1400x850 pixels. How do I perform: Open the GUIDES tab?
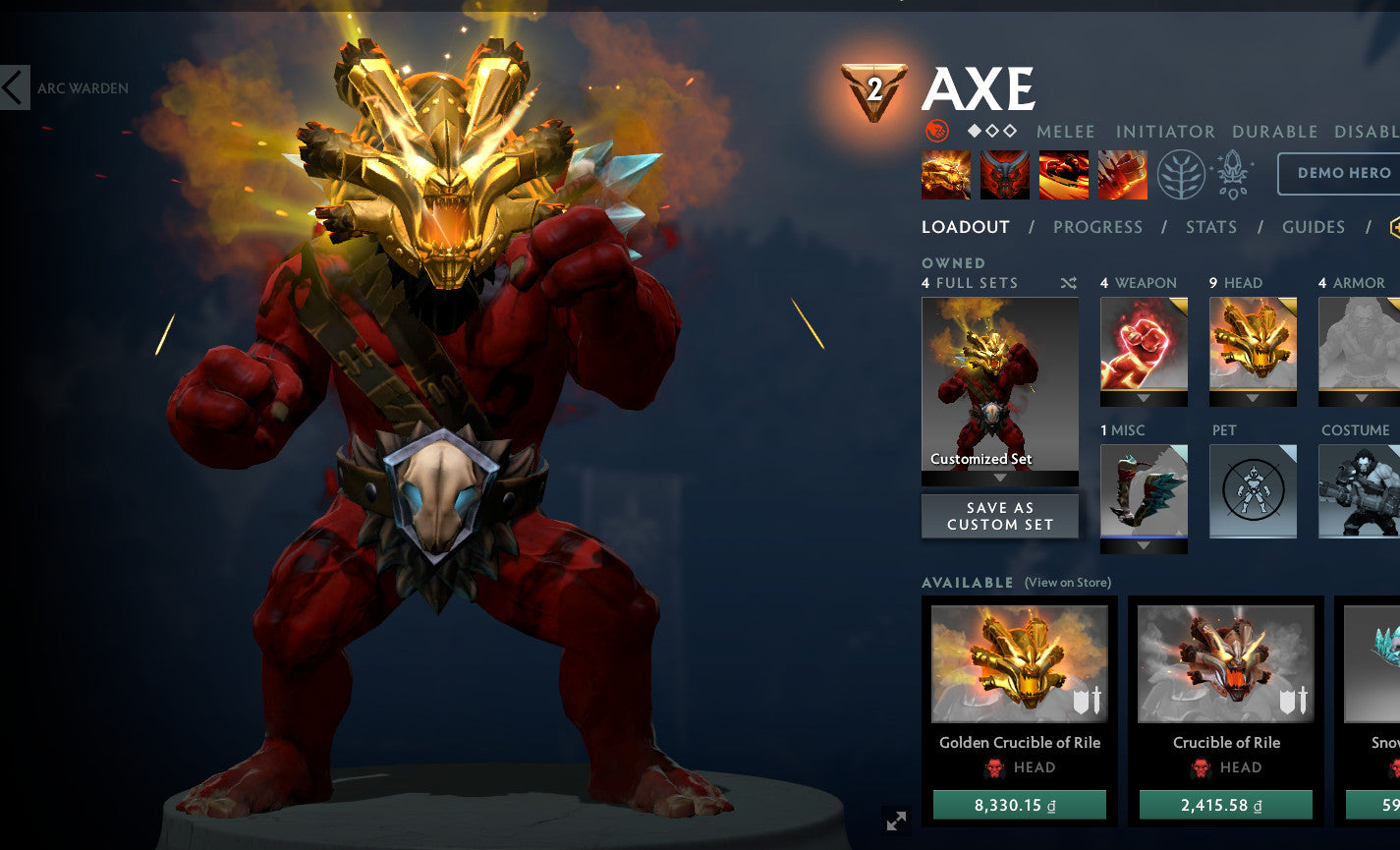(1314, 227)
